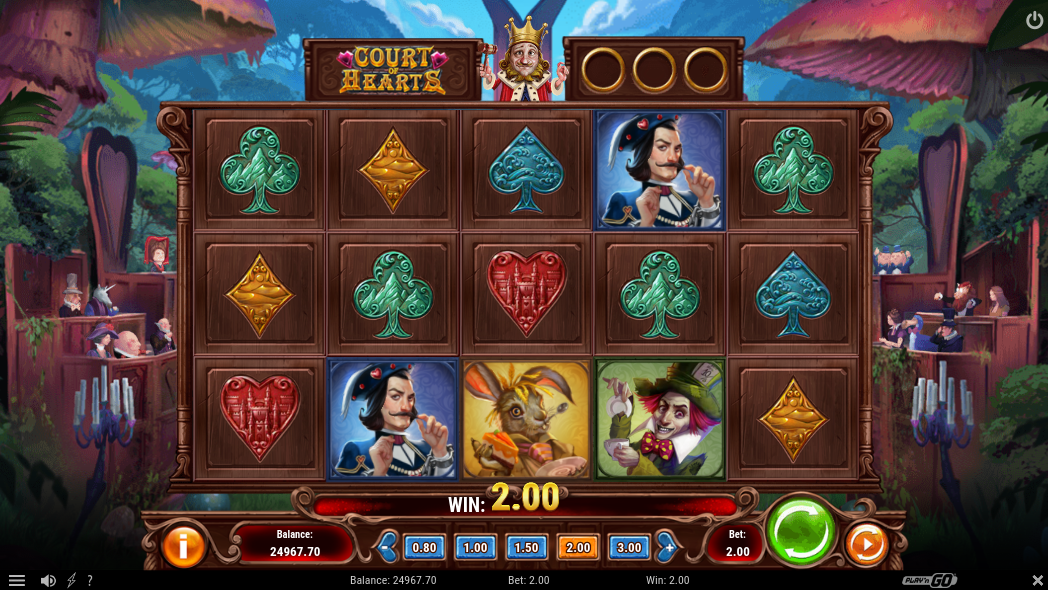The width and height of the screenshot is (1048, 590).
Task: Toggle the sound speaker icon
Action: 48,580
